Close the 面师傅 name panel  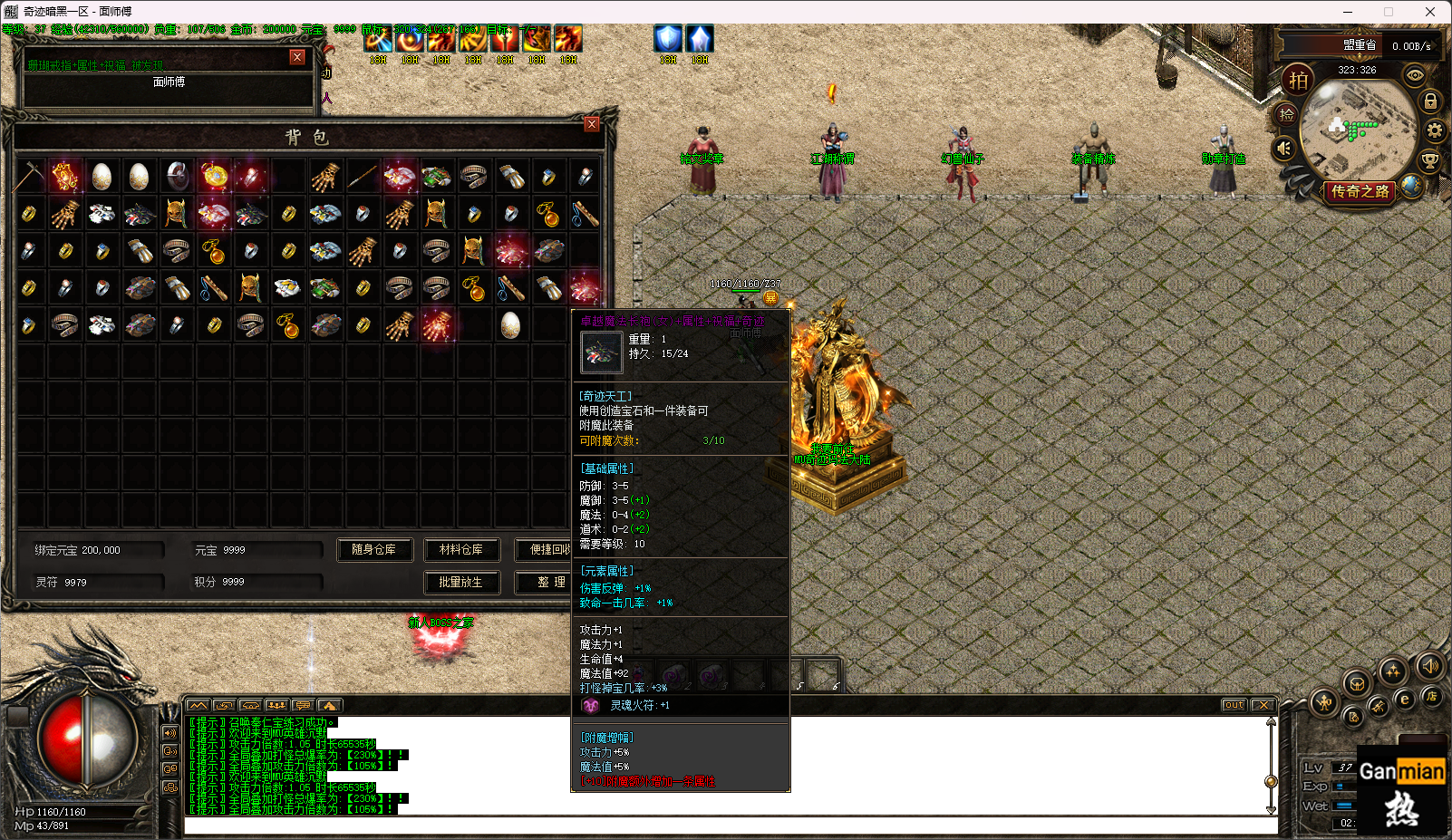296,57
